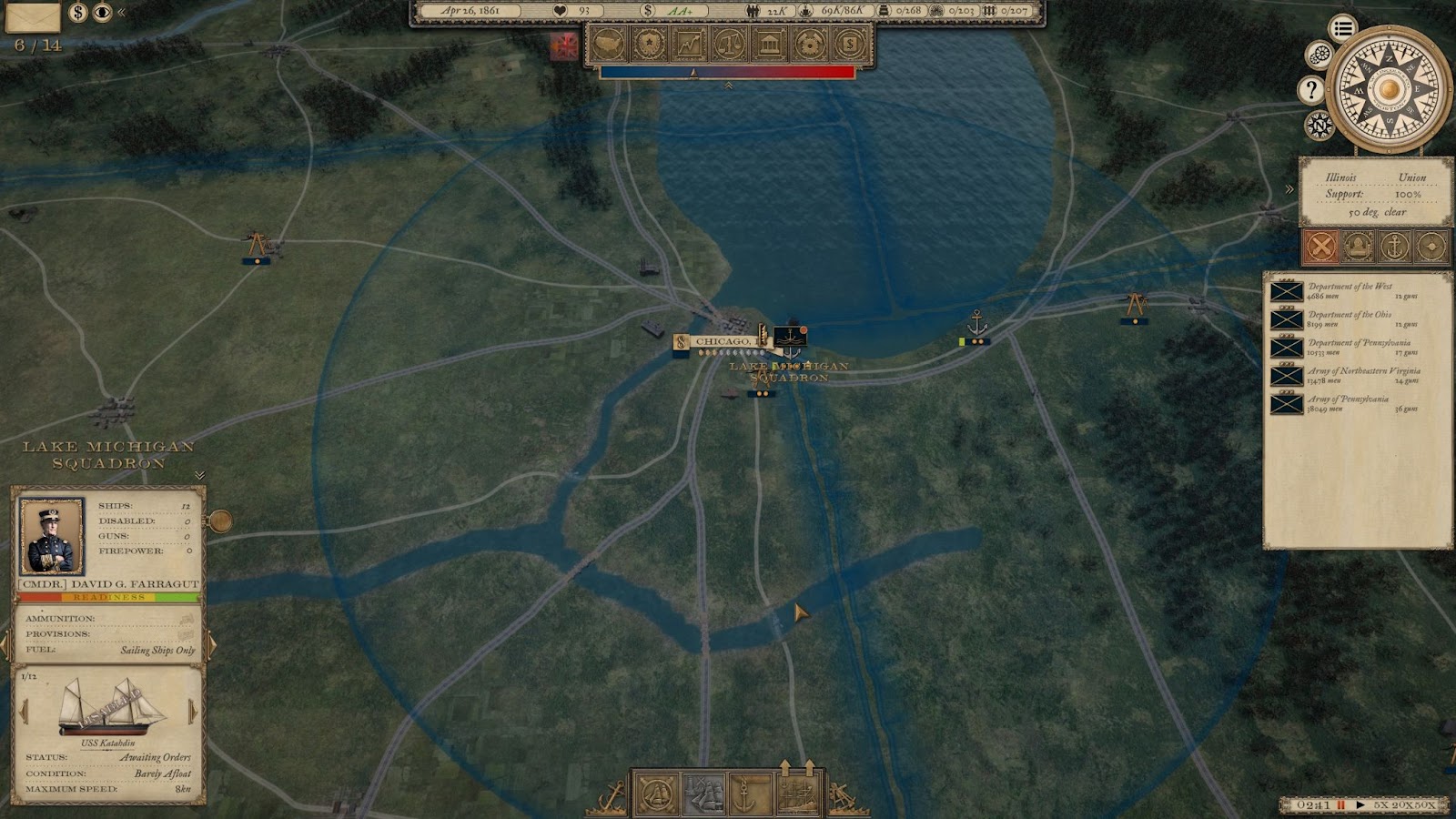Open the star badge military panel
Viewport: 1456px width, 819px height.
click(x=649, y=44)
